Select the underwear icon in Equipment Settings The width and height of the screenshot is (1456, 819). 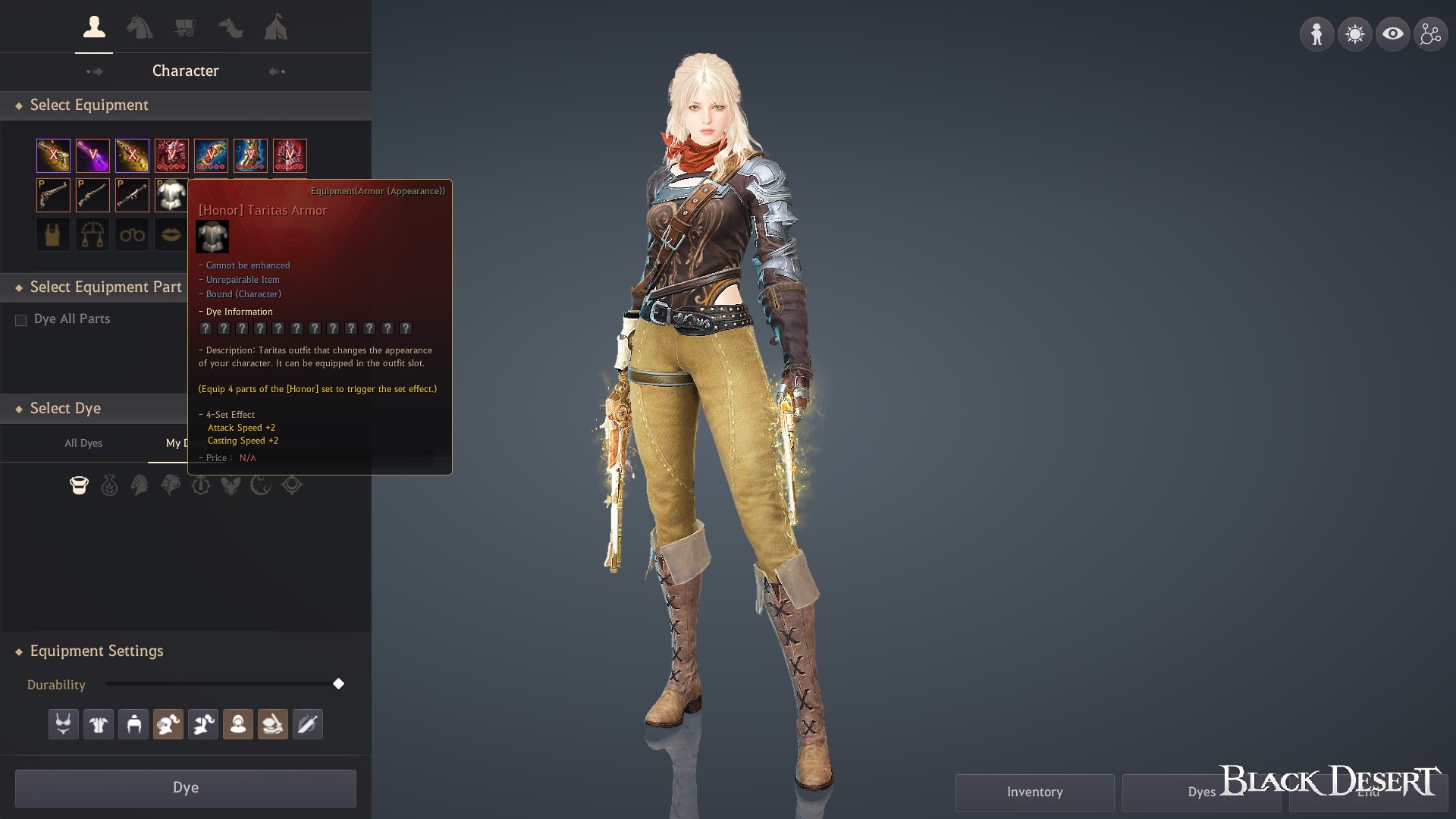(63, 724)
